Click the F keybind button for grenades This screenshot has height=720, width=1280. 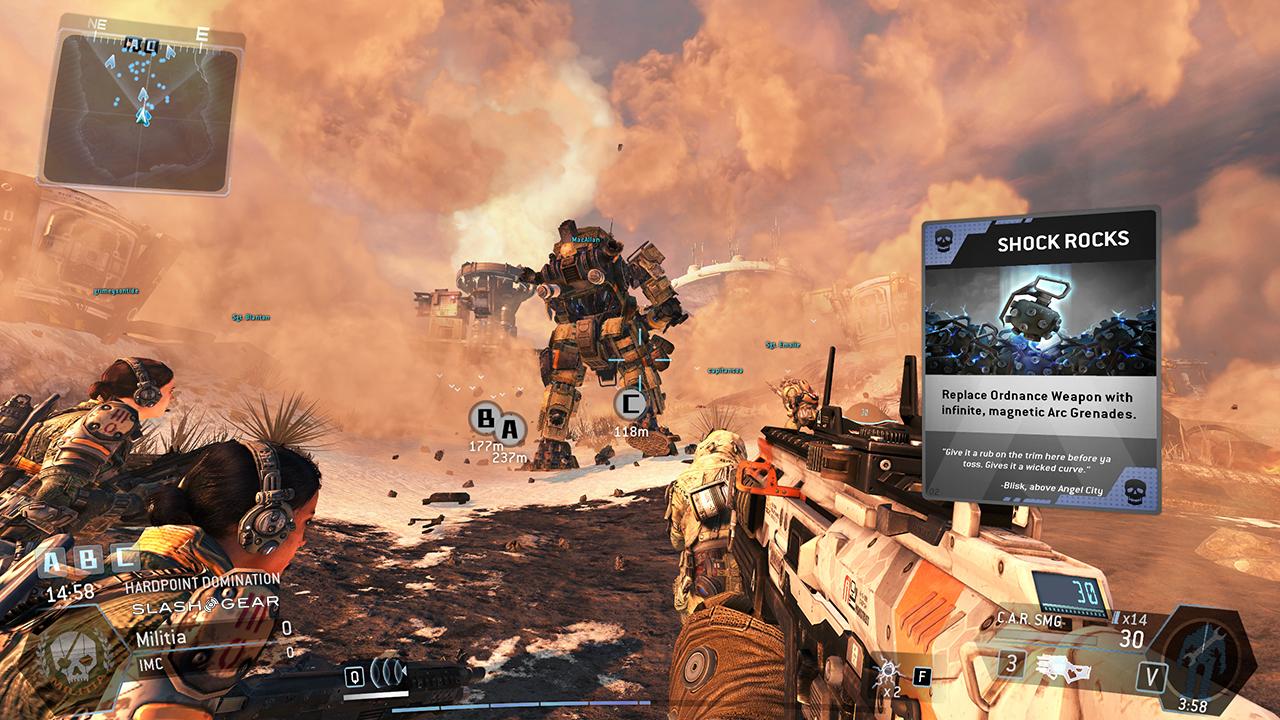click(921, 675)
